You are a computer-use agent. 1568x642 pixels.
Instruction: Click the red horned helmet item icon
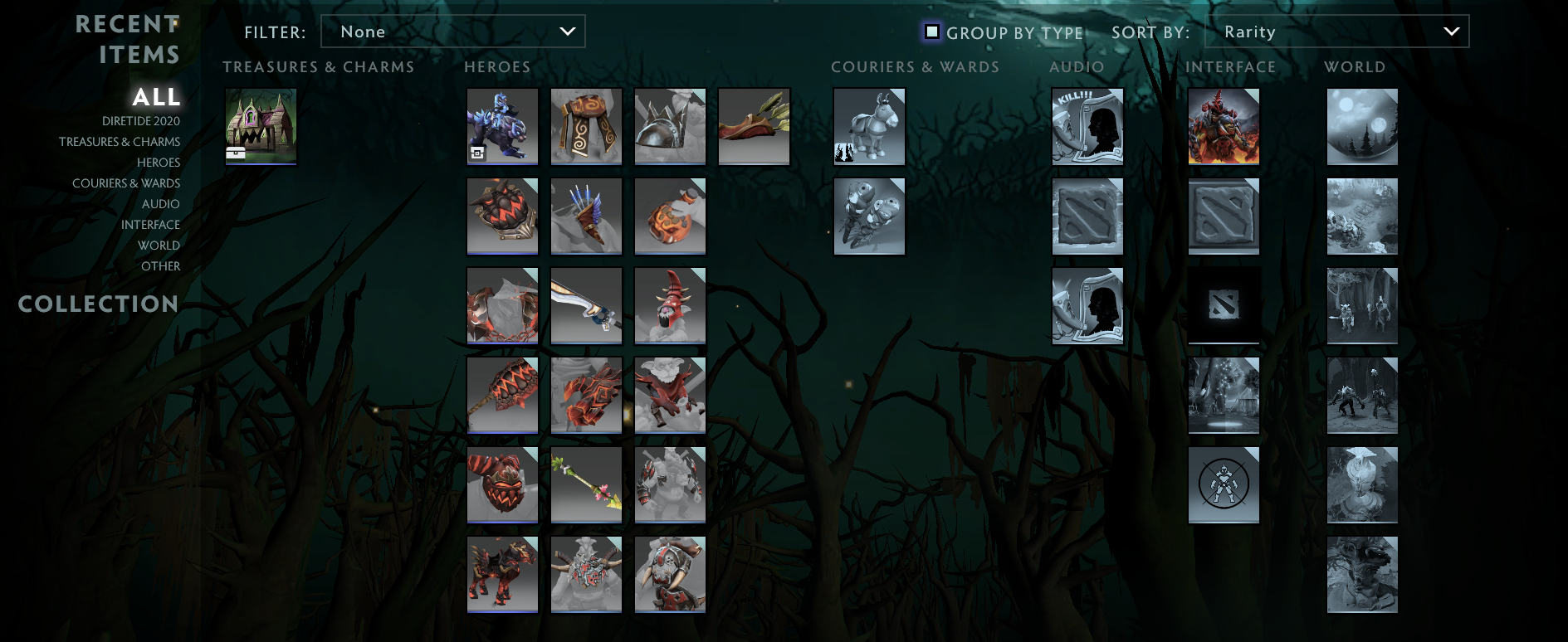669,305
